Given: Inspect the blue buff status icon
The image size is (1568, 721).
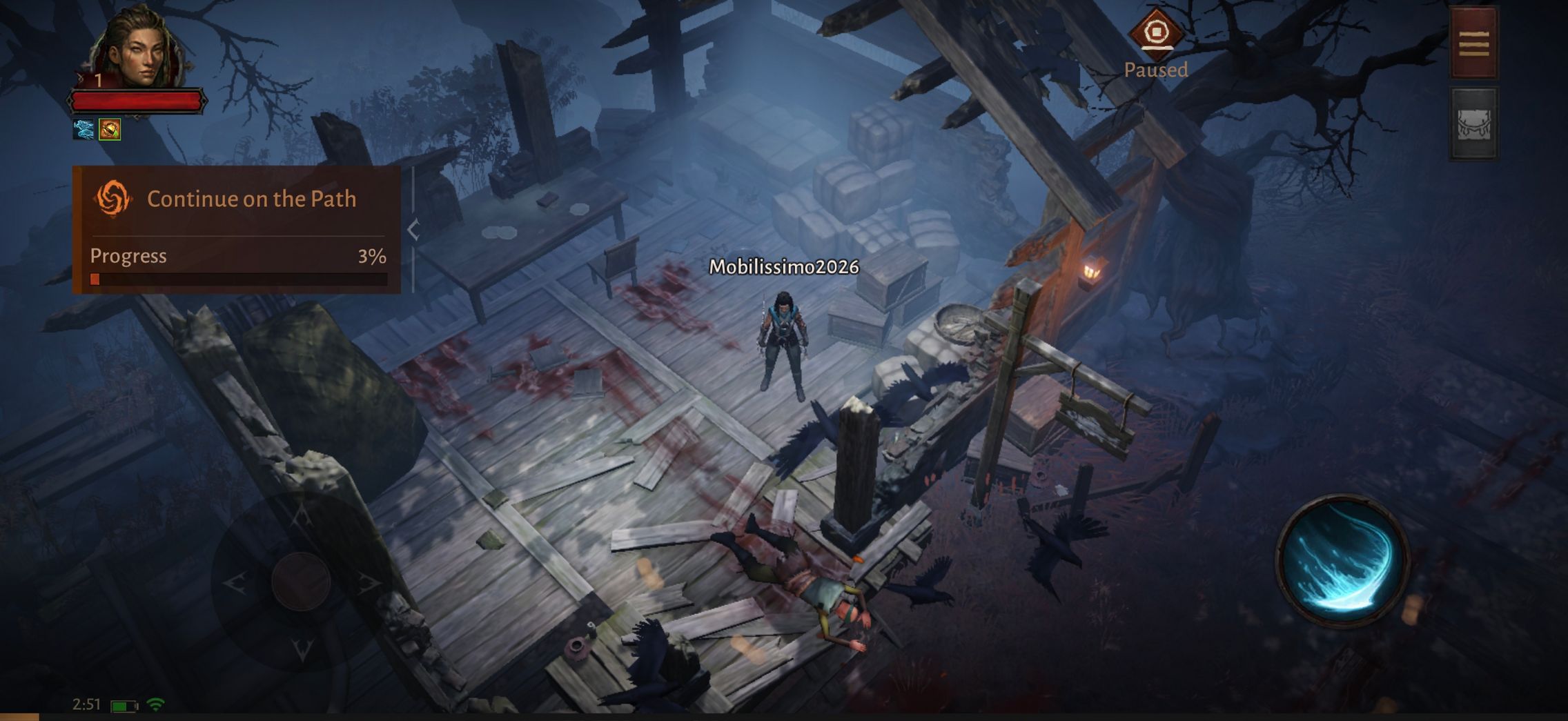Looking at the screenshot, I should click(x=84, y=129).
